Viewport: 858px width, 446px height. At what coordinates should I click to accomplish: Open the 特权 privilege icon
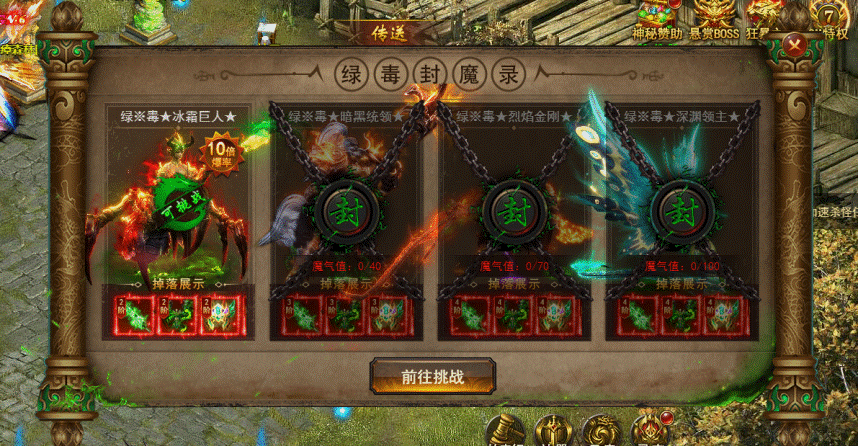pyautogui.click(x=831, y=18)
